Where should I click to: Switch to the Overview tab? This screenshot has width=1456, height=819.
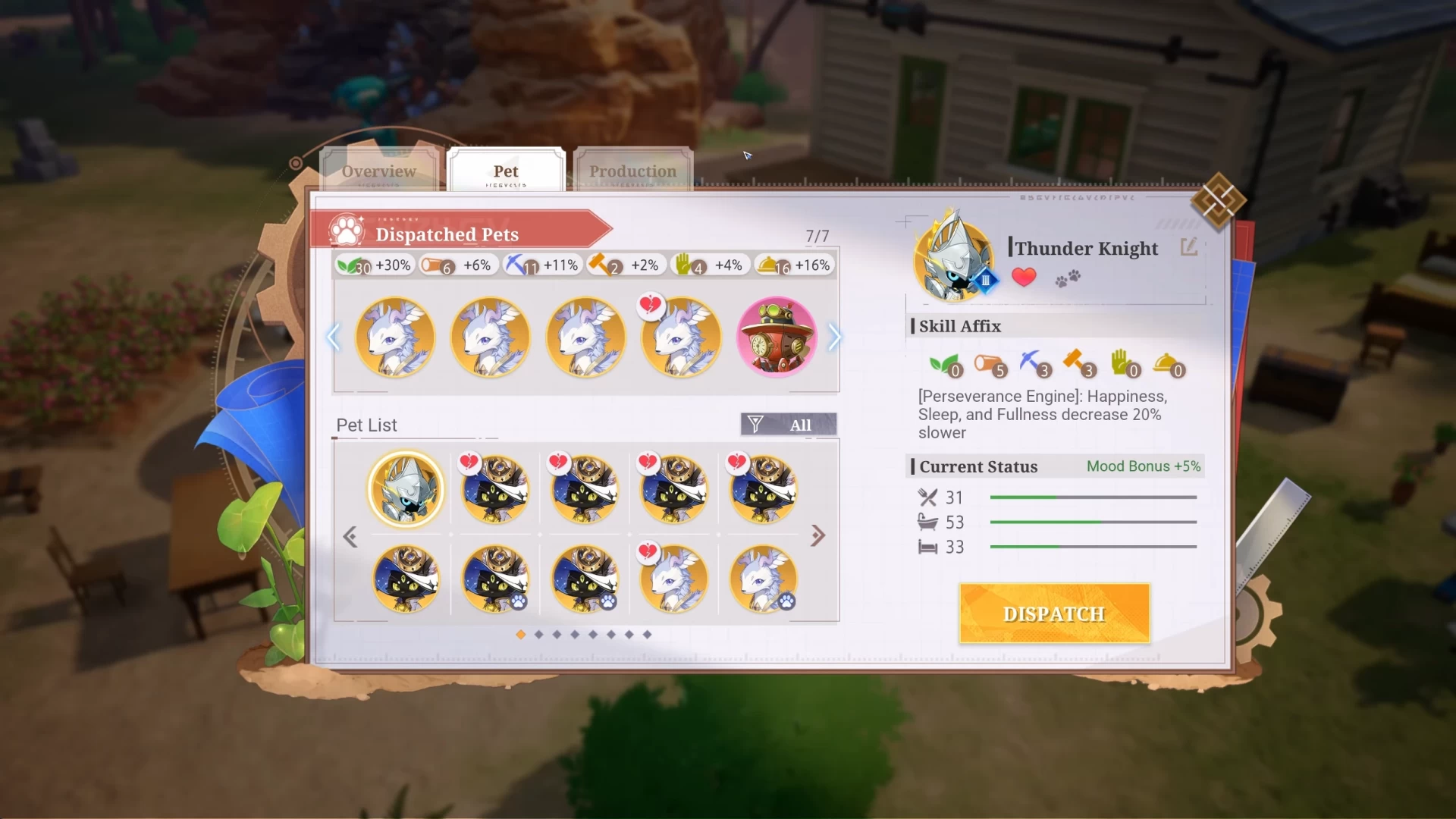coord(378,171)
